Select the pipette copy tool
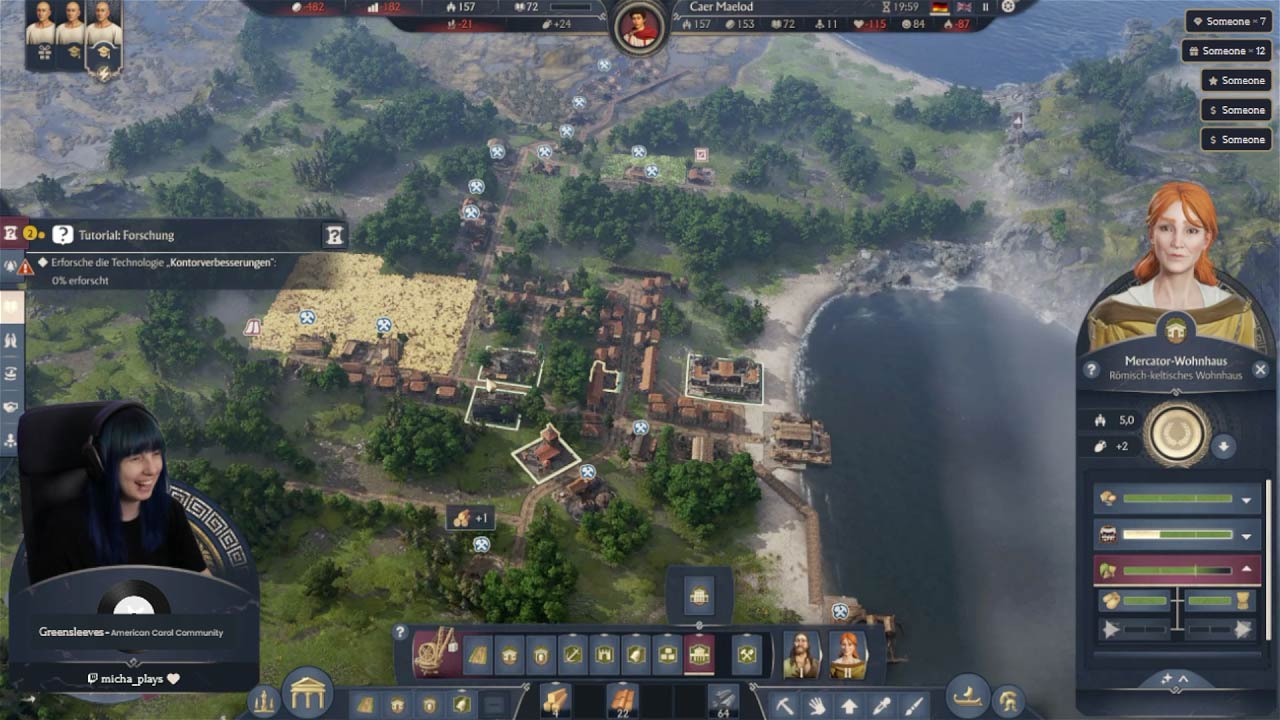 click(880, 706)
